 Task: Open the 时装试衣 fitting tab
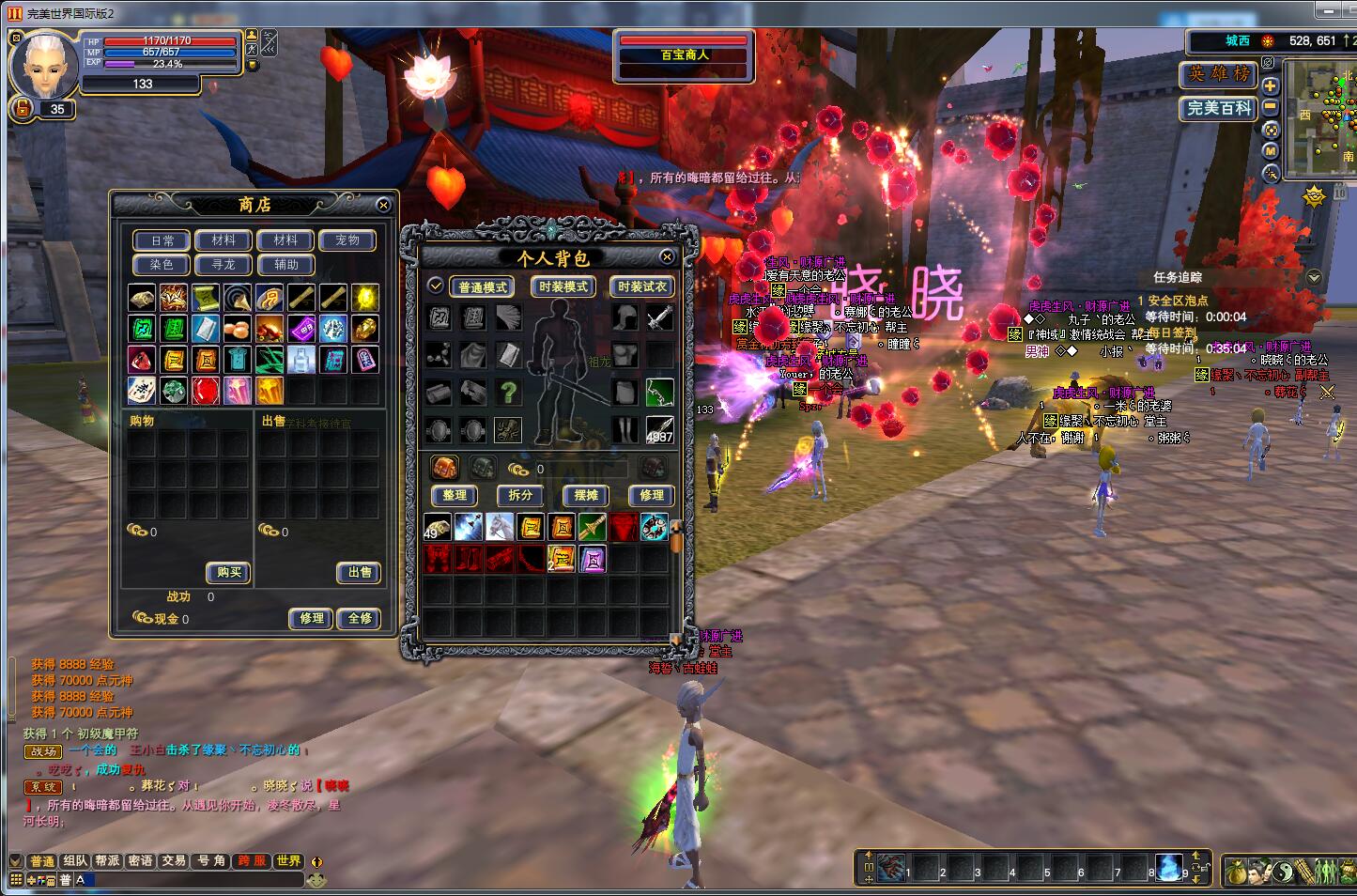642,286
